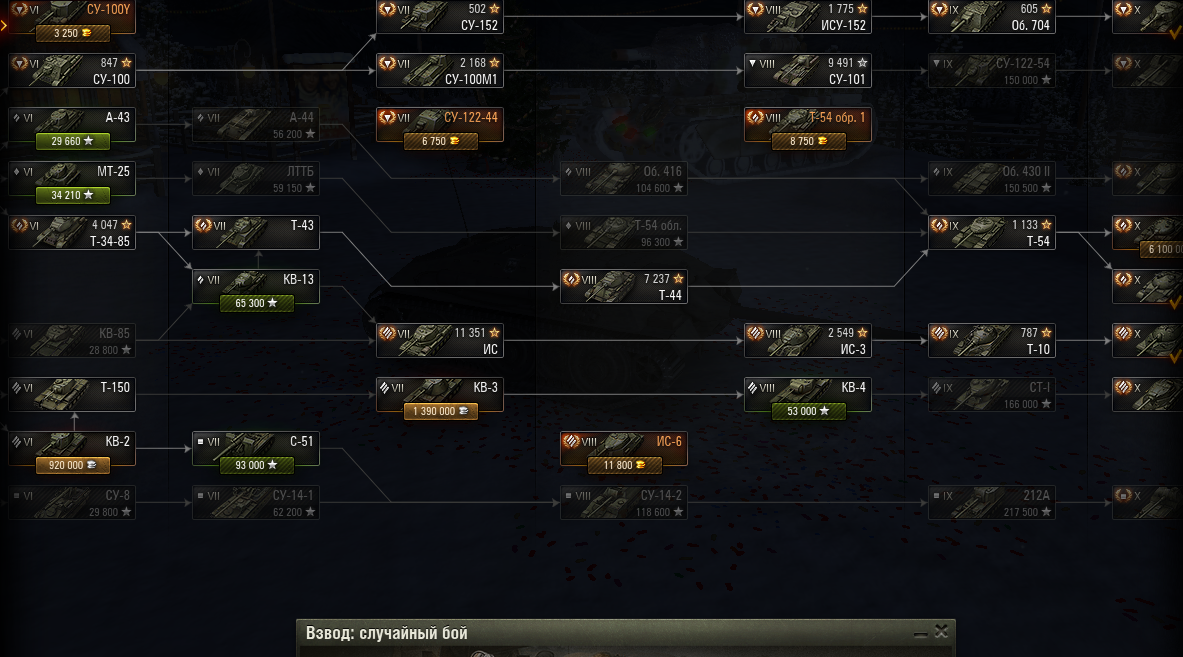
Task: Minimize the platoon random battle window
Action: coord(920,633)
